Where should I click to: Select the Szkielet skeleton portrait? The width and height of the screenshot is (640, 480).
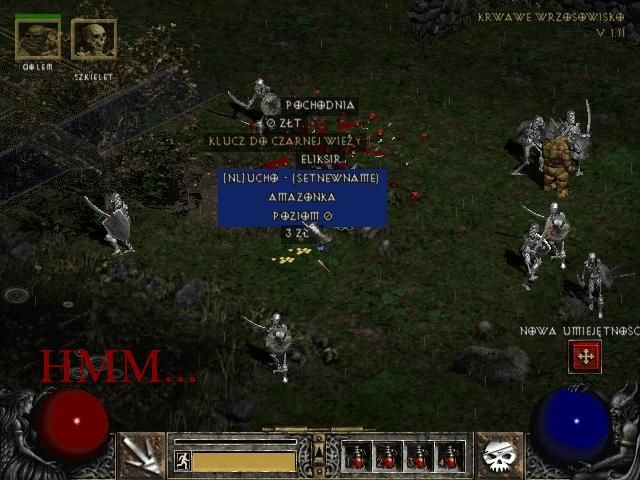94,40
